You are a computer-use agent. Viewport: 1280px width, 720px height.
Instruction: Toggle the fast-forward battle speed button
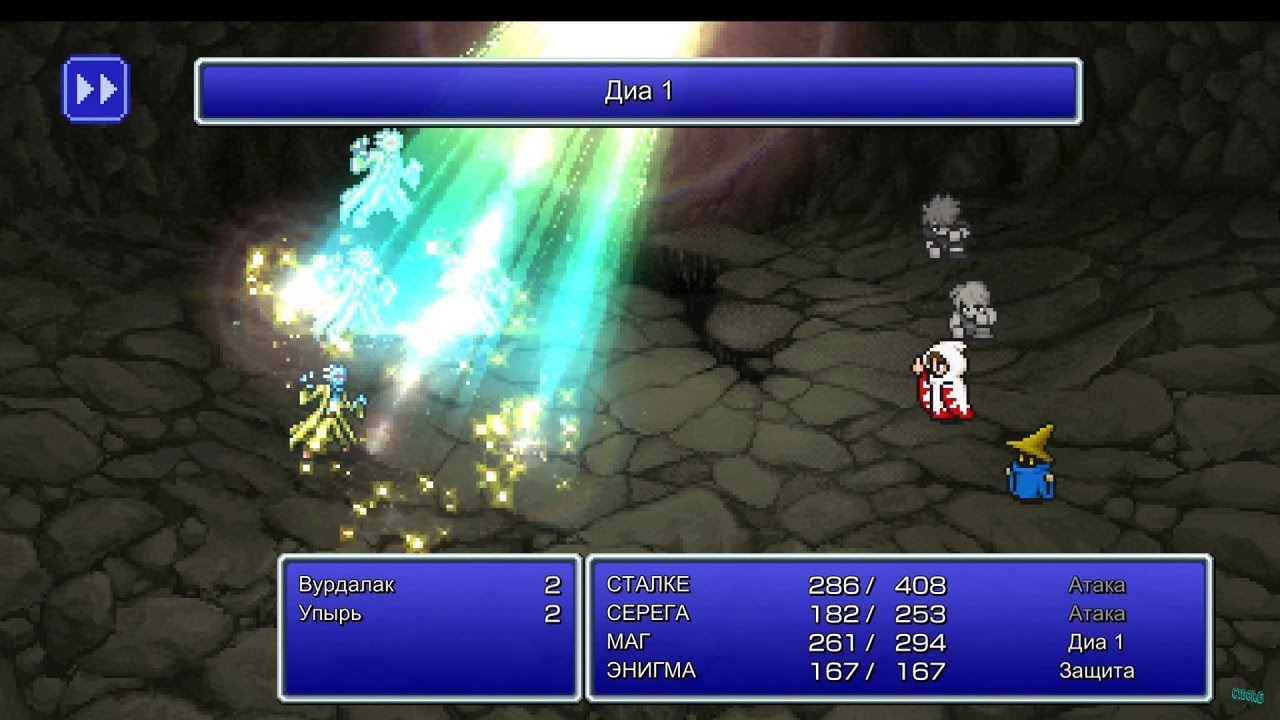click(x=96, y=89)
